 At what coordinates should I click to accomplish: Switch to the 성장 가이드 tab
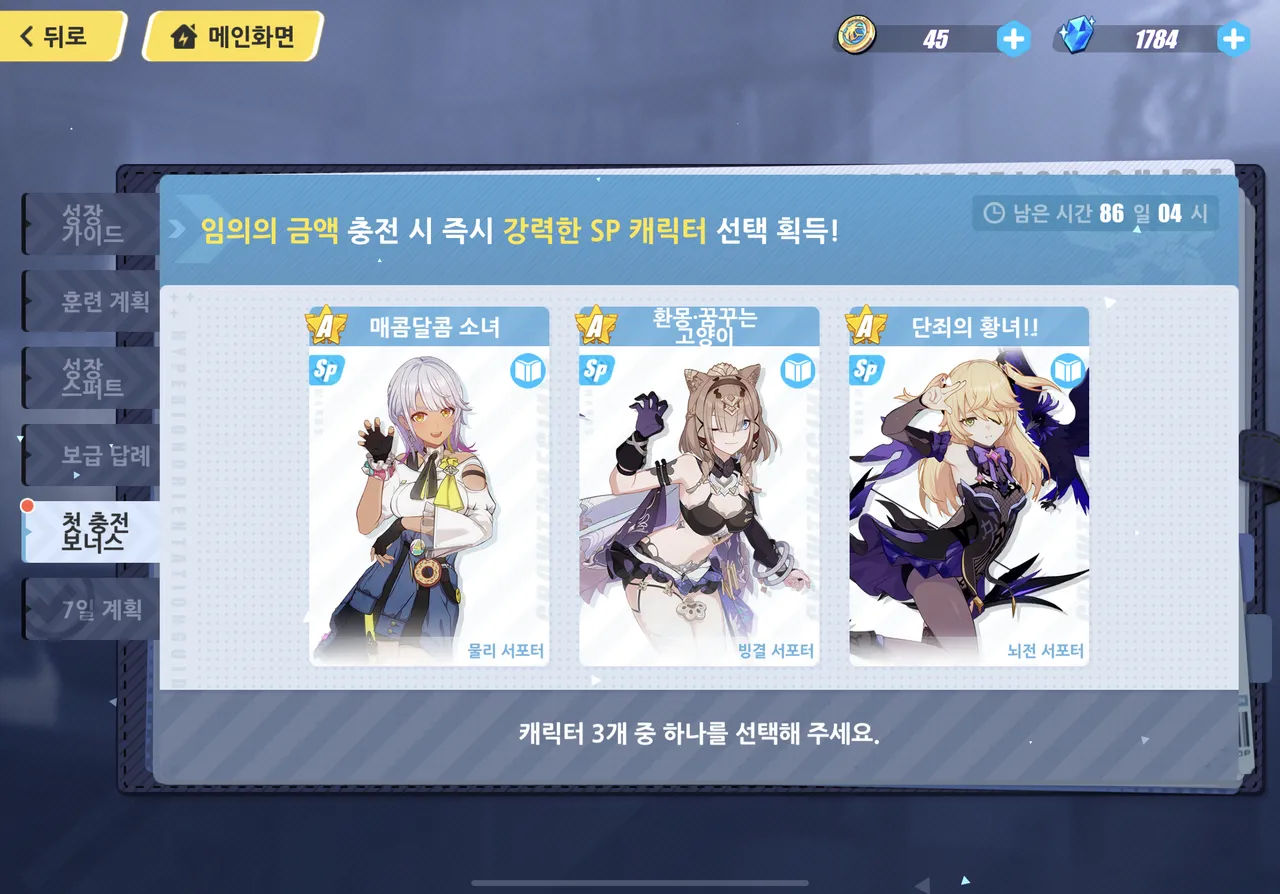coord(90,222)
